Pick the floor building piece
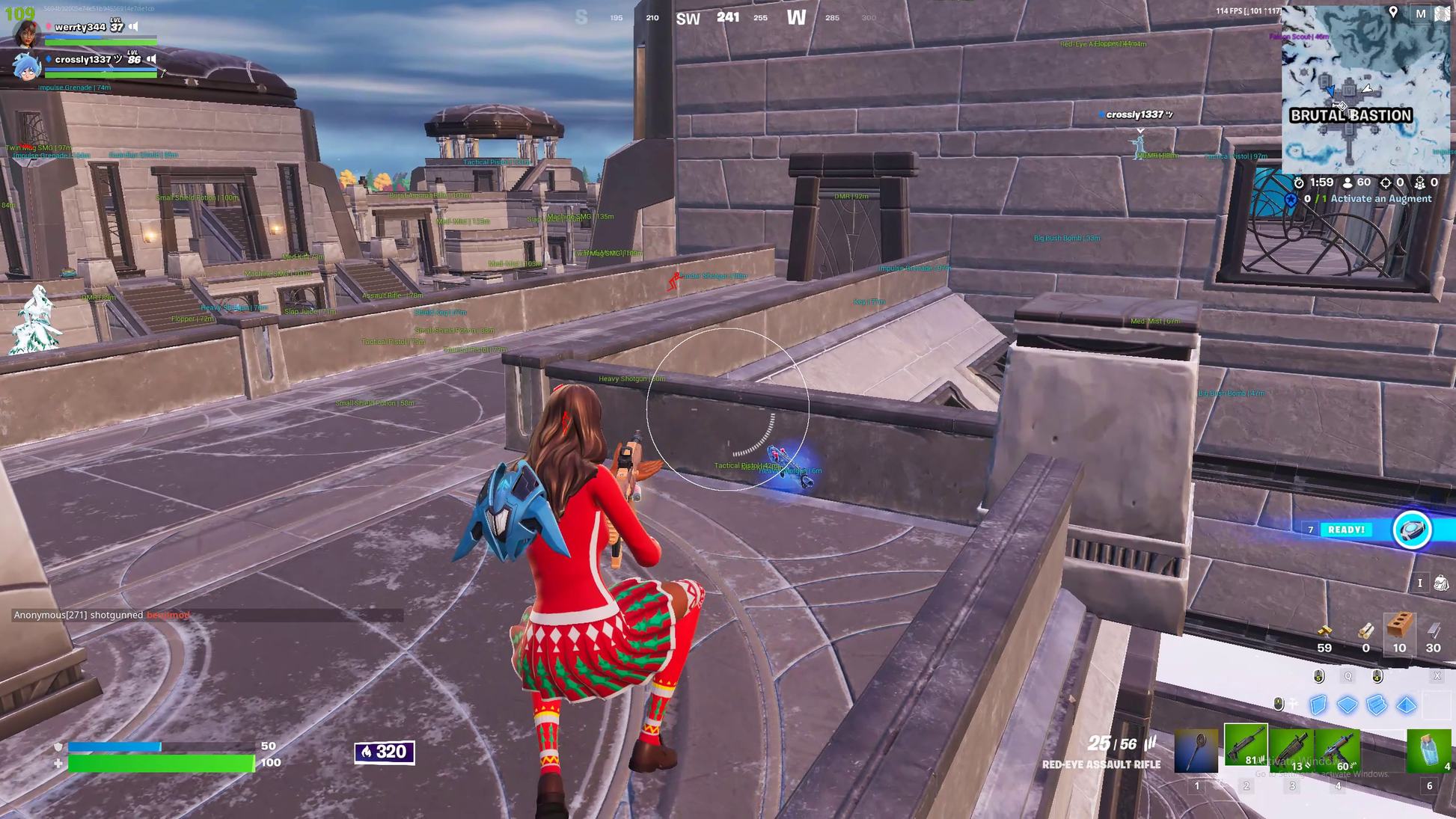Screen dimensions: 1456x819 (x=1347, y=705)
